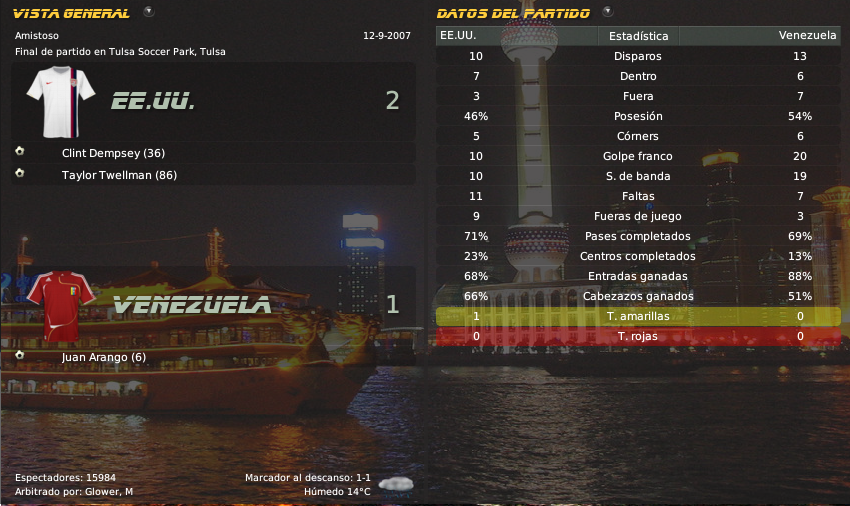Viewport: 850px width, 506px height.
Task: Open the Datos del Partido dropdown arrow
Action: point(608,12)
